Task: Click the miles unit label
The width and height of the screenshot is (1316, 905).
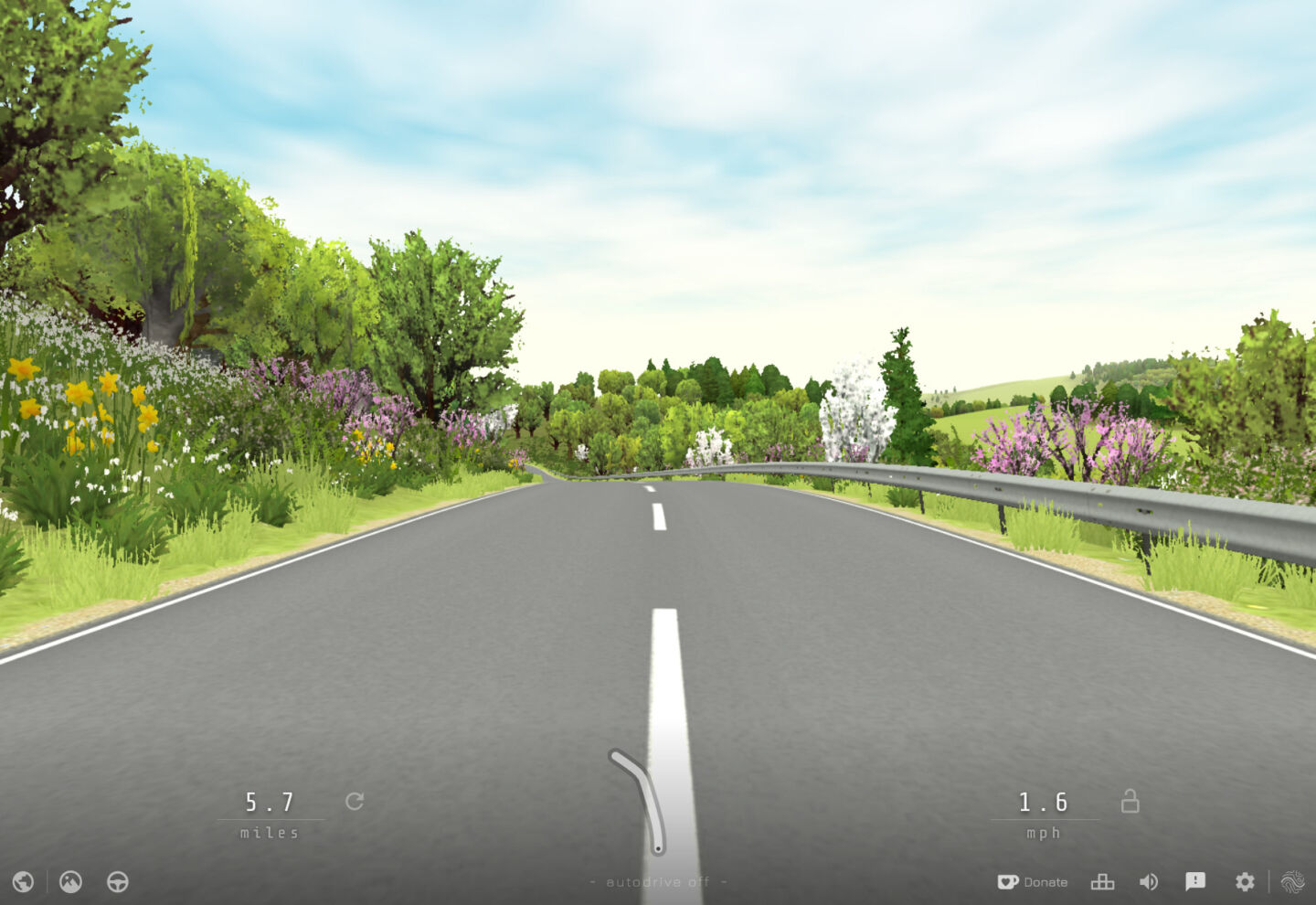Action: (x=270, y=832)
